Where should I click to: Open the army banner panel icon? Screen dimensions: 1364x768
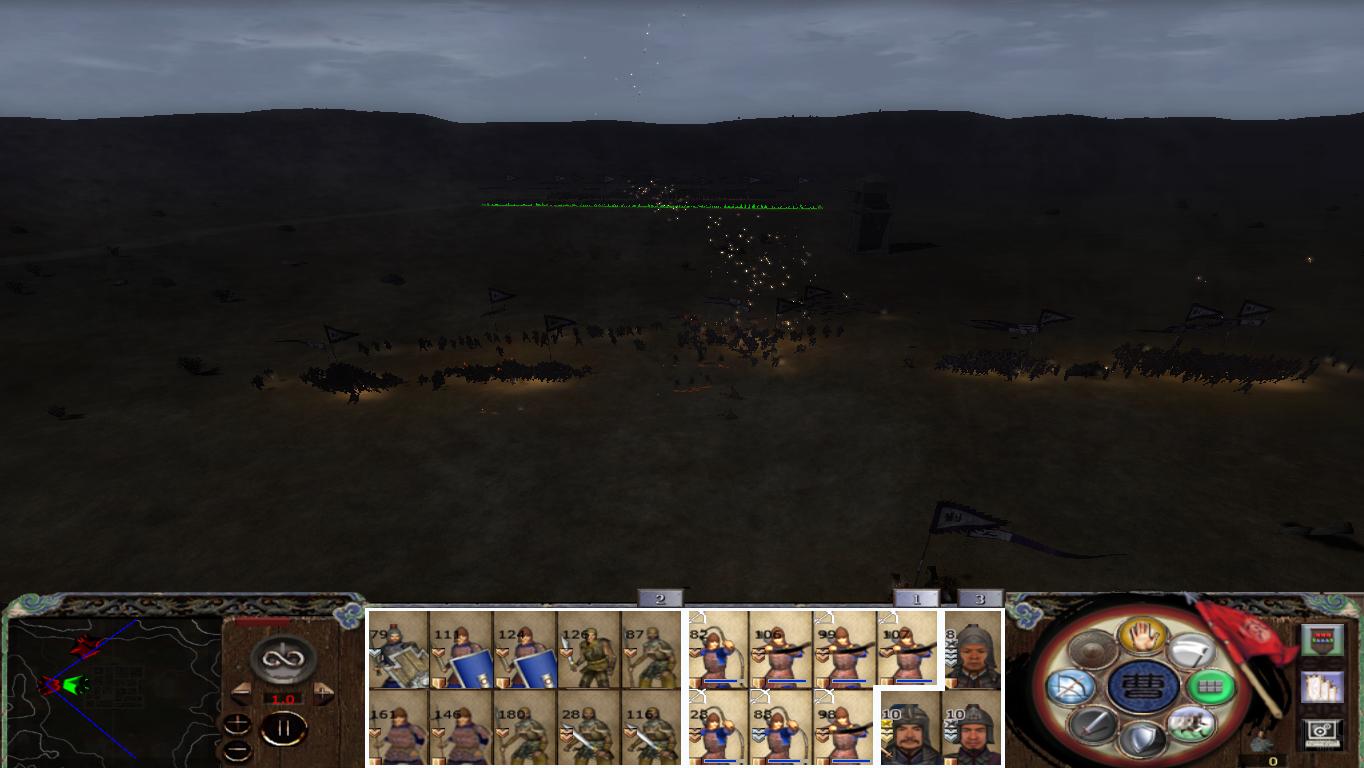click(1322, 641)
